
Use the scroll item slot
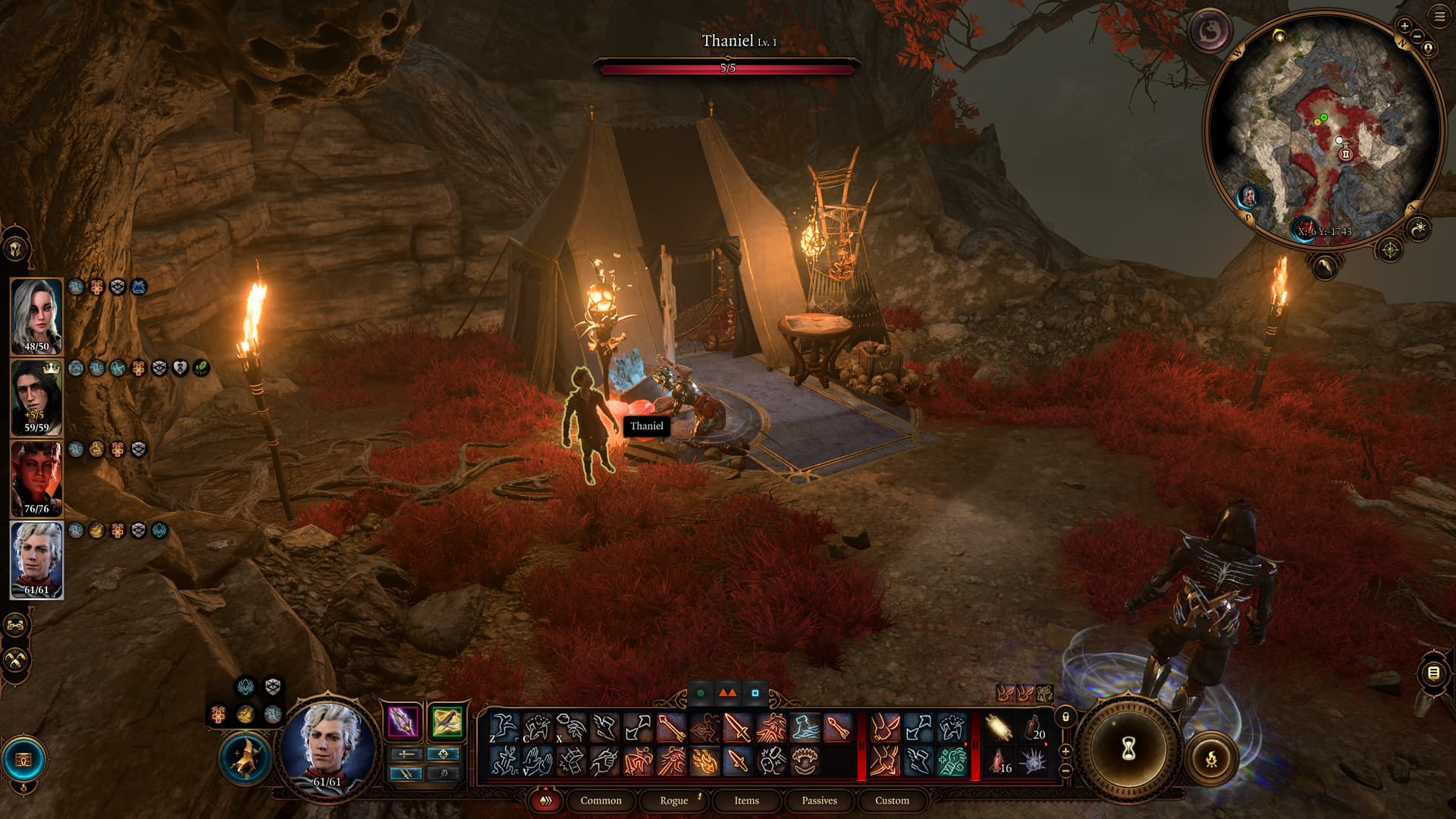[1000, 729]
